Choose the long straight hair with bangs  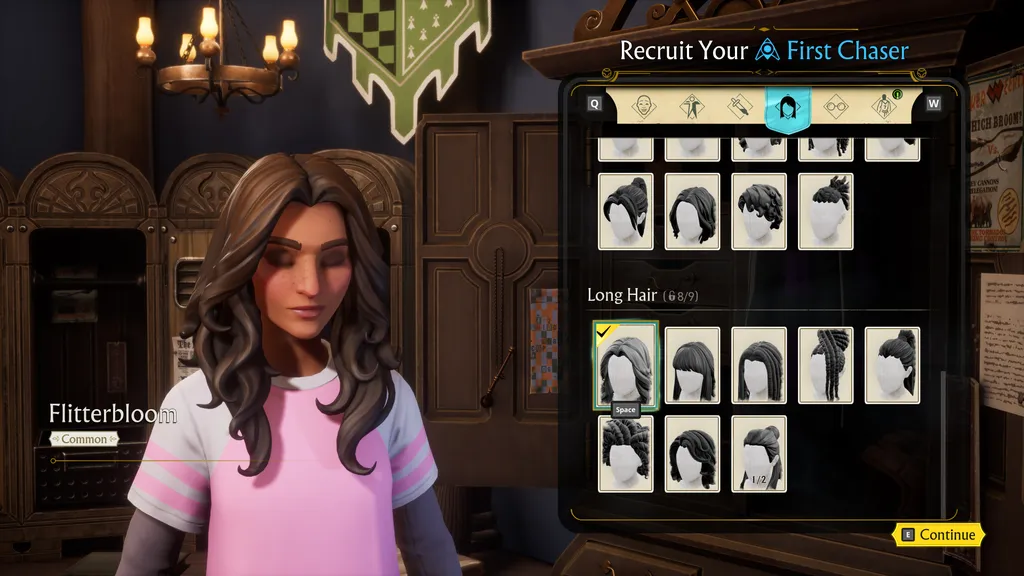692,365
